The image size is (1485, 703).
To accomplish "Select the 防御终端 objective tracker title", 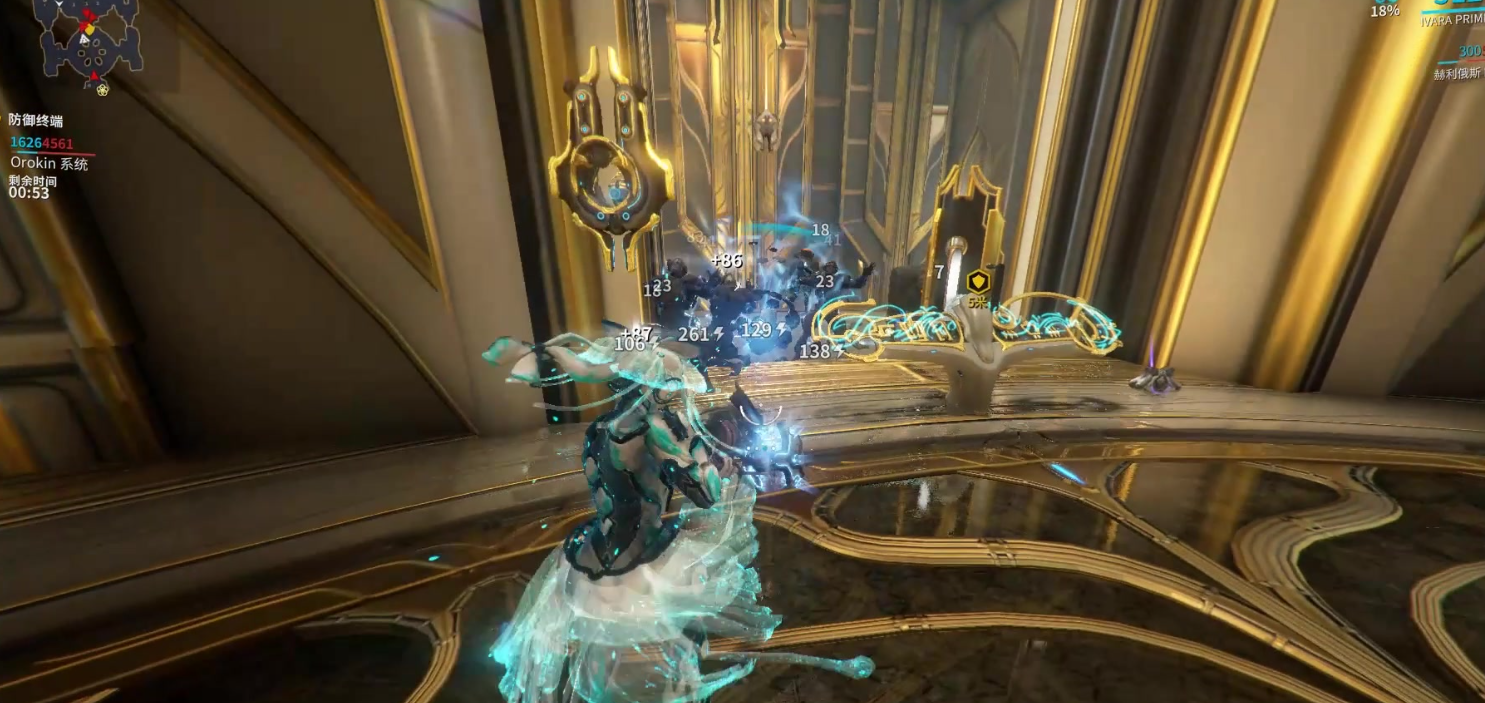I will click(x=36, y=121).
